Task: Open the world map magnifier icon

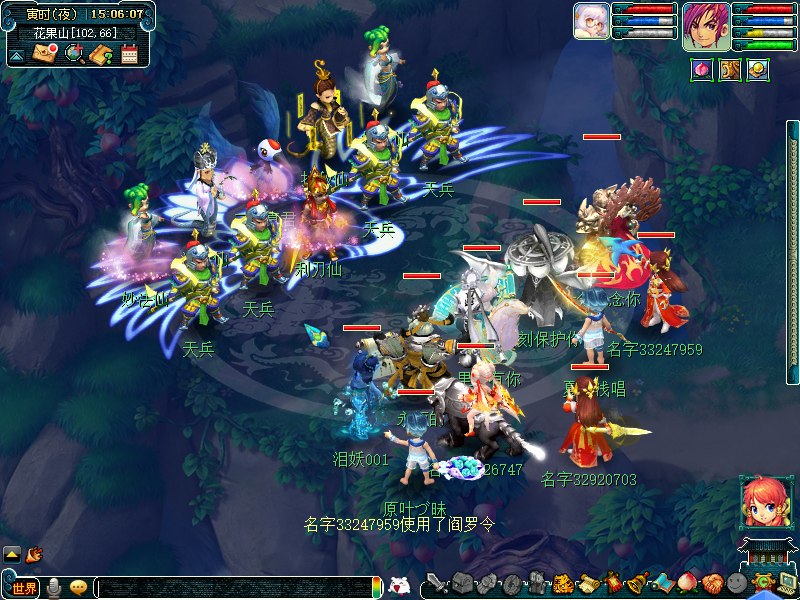Action: point(74,53)
